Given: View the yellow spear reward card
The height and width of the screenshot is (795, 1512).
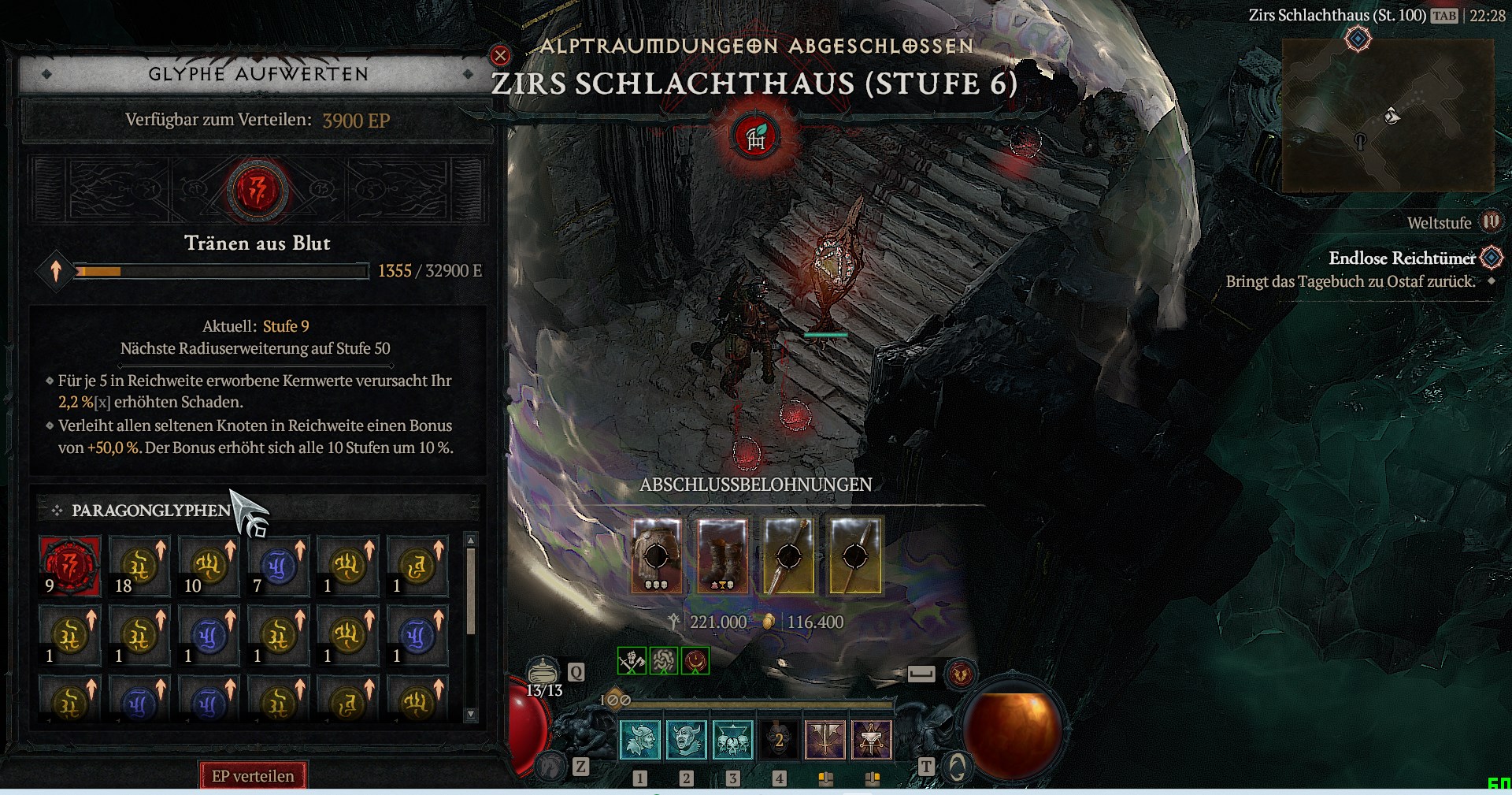Looking at the screenshot, I should [789, 555].
